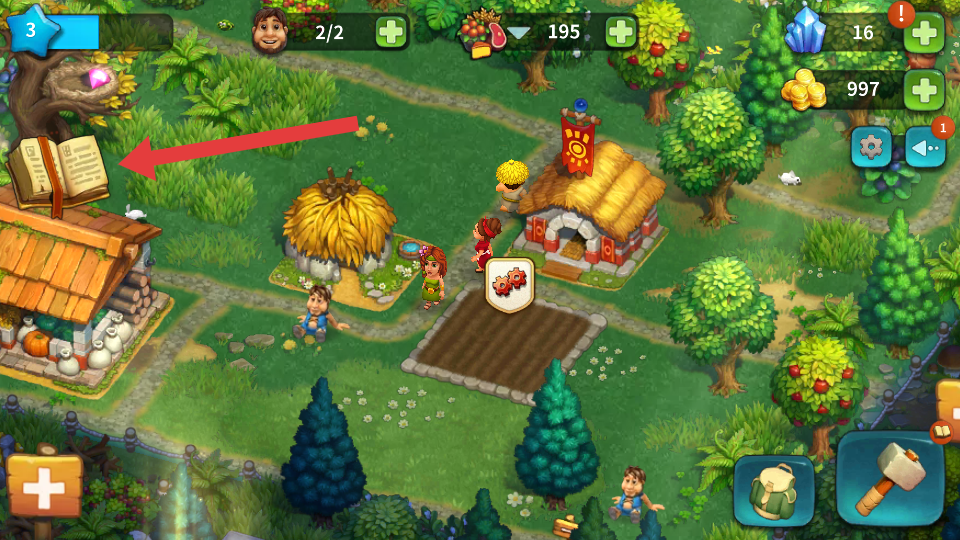Image resolution: width=960 pixels, height=540 pixels.
Task: Open the quest book icon
Action: [x=59, y=172]
